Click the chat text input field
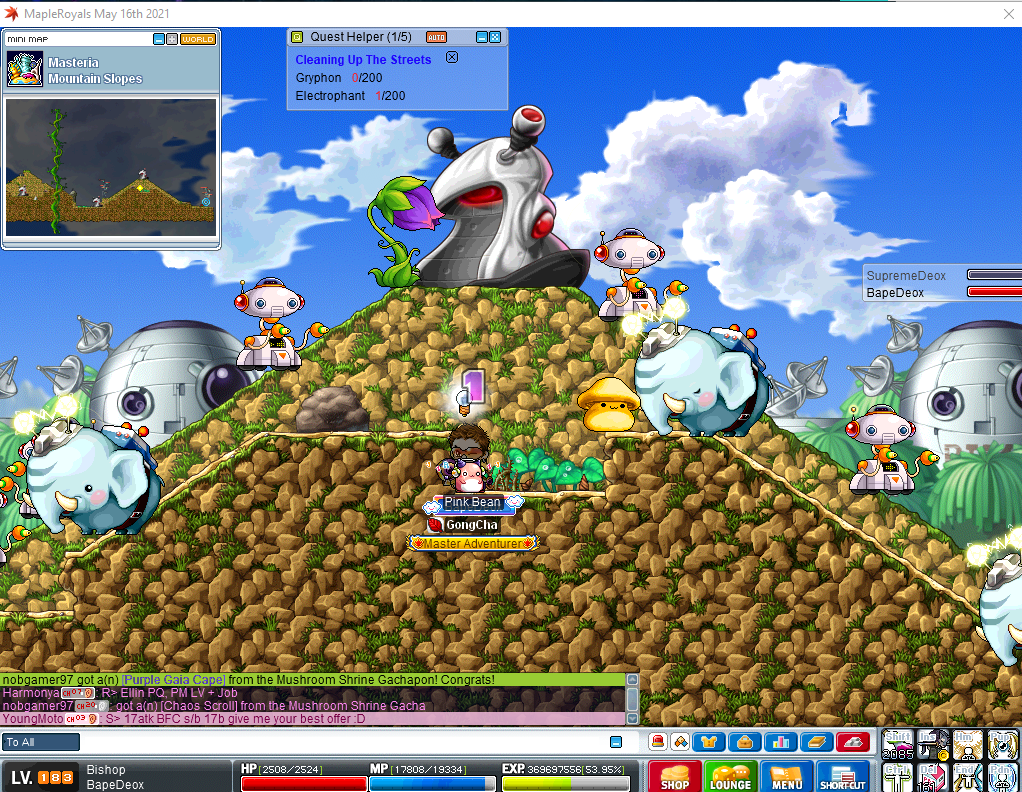1022x792 pixels. pos(340,742)
